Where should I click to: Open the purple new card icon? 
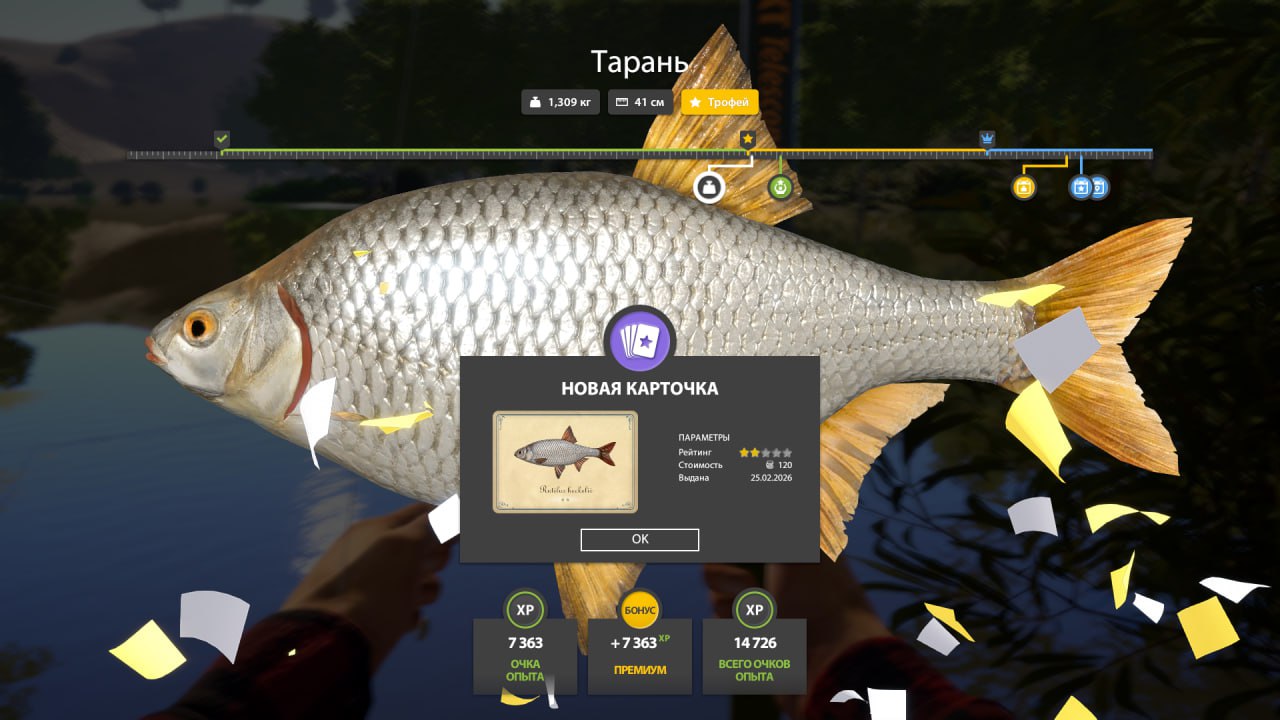tap(640, 341)
